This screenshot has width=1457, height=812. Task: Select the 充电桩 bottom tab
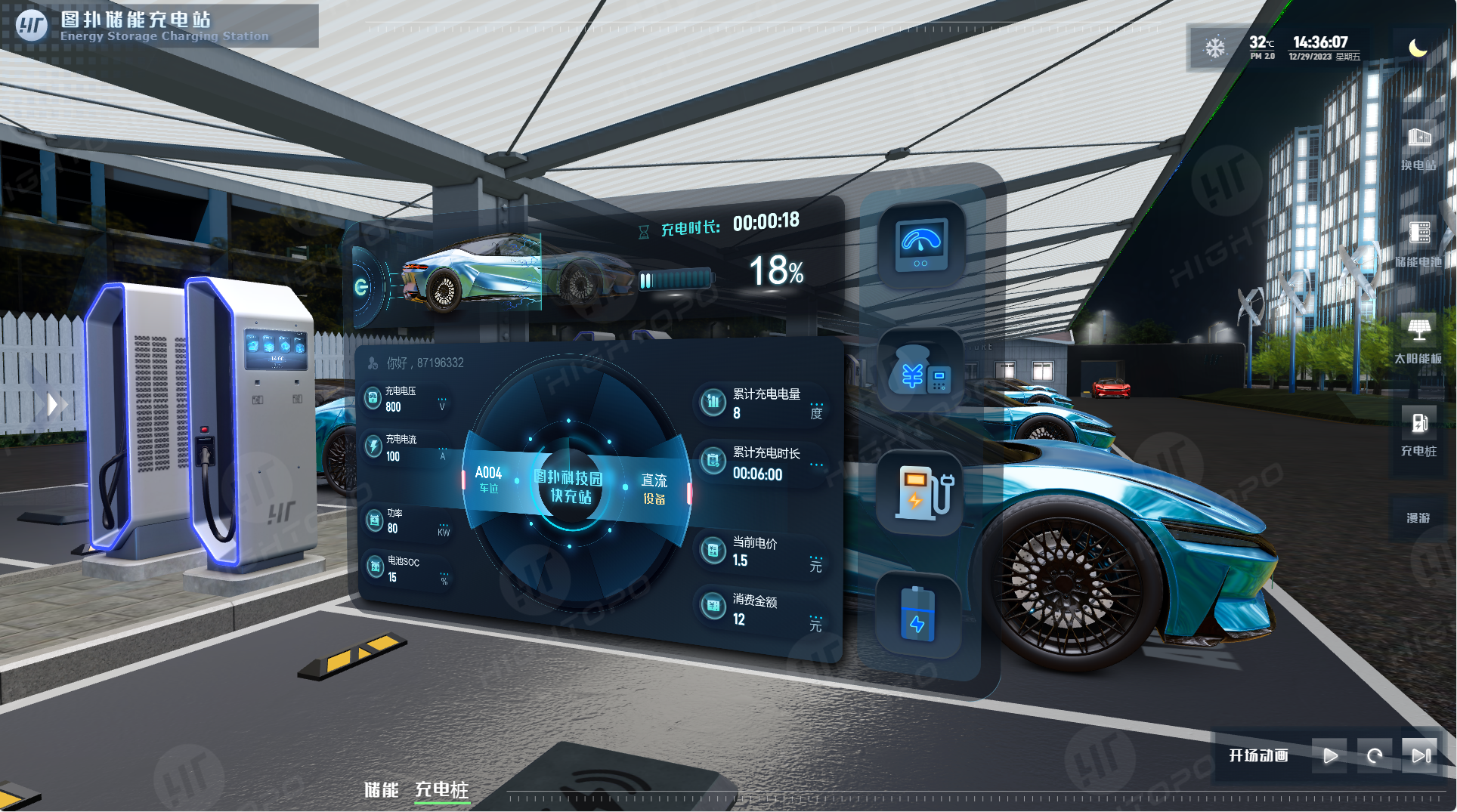[442, 790]
